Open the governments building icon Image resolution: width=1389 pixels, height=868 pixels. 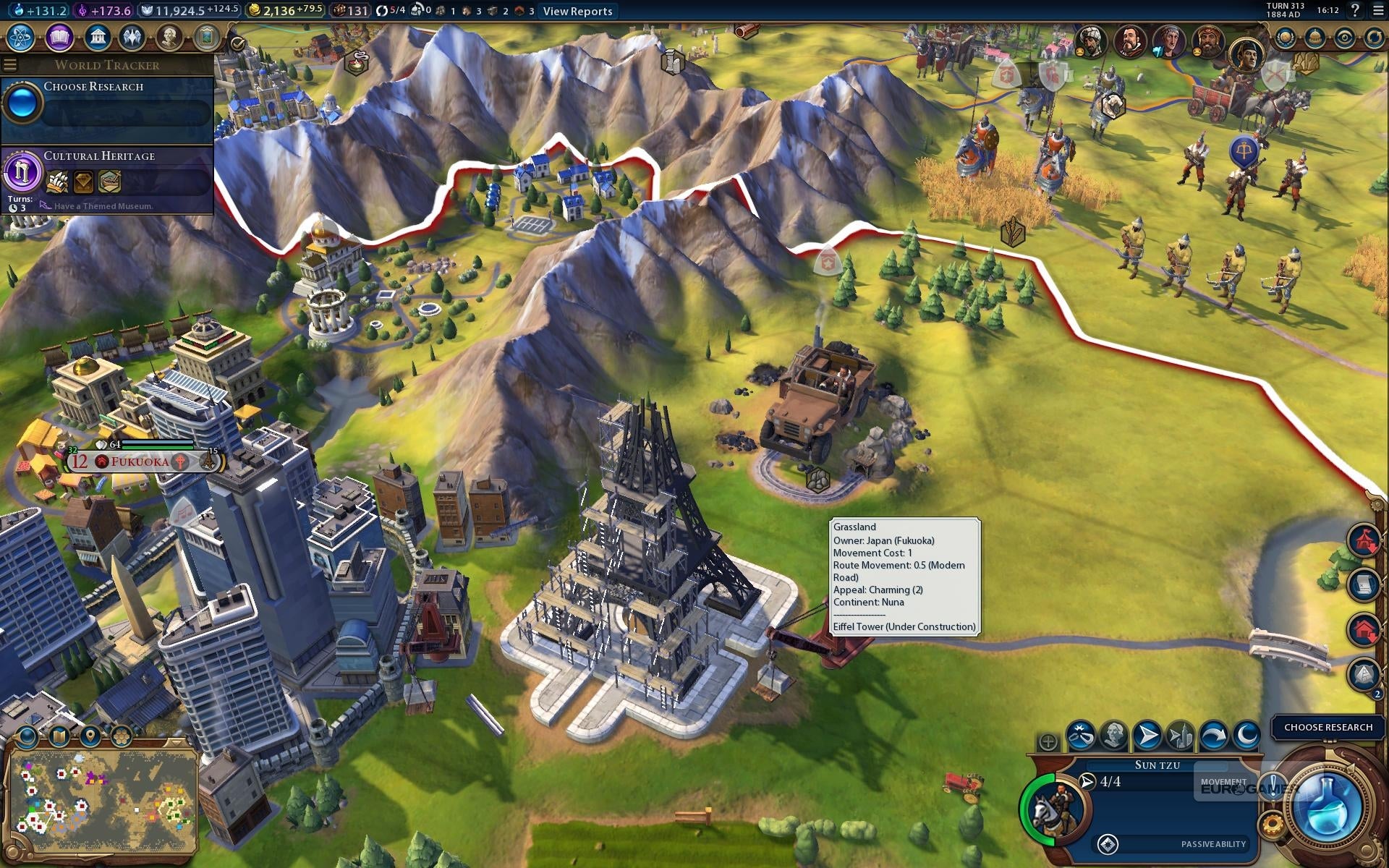pos(96,37)
